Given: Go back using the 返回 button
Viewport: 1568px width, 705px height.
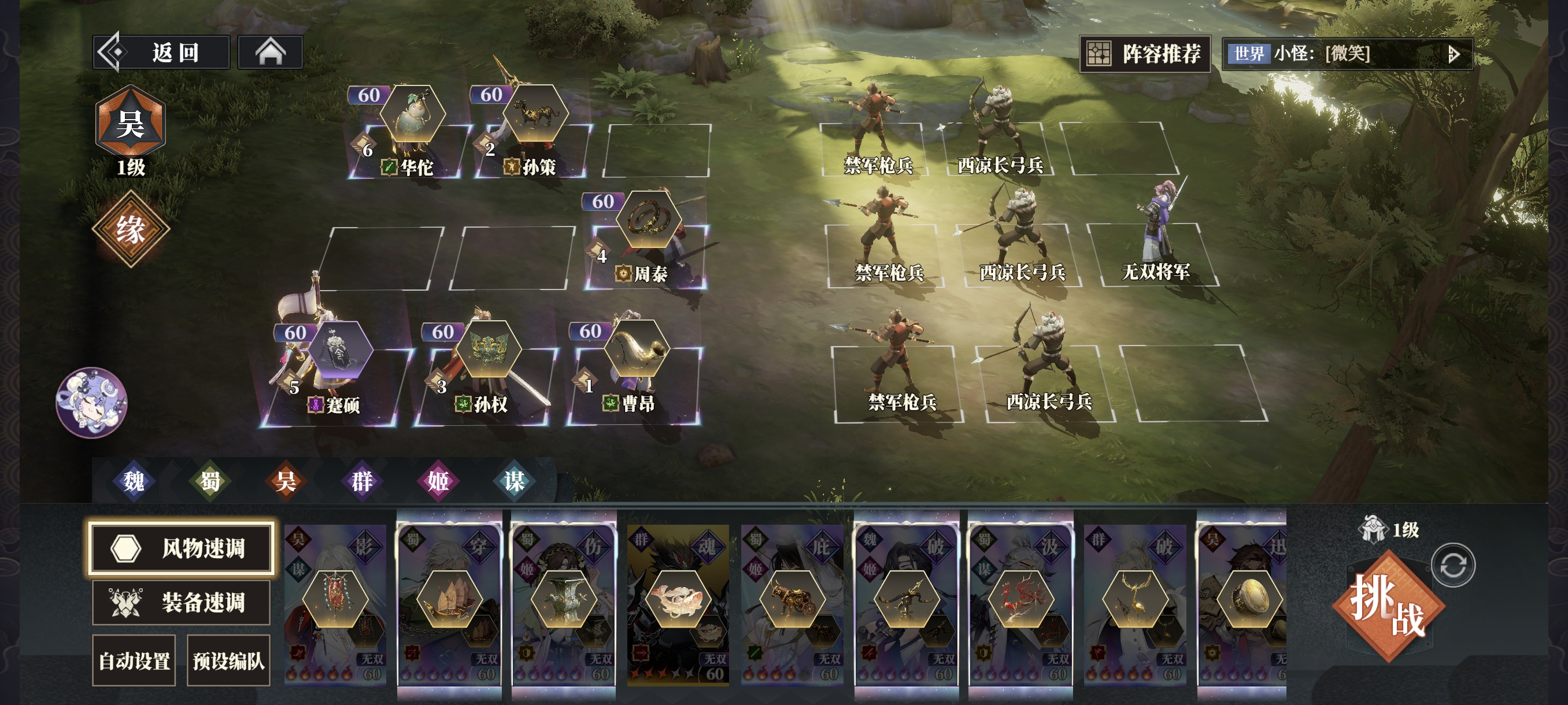Looking at the screenshot, I should [162, 53].
